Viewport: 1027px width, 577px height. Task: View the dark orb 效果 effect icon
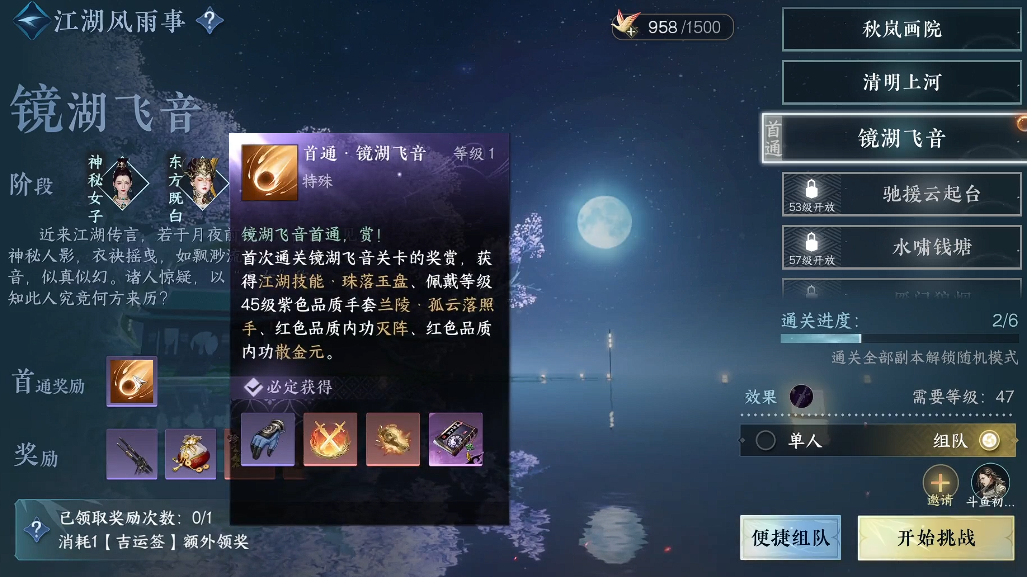tap(801, 397)
